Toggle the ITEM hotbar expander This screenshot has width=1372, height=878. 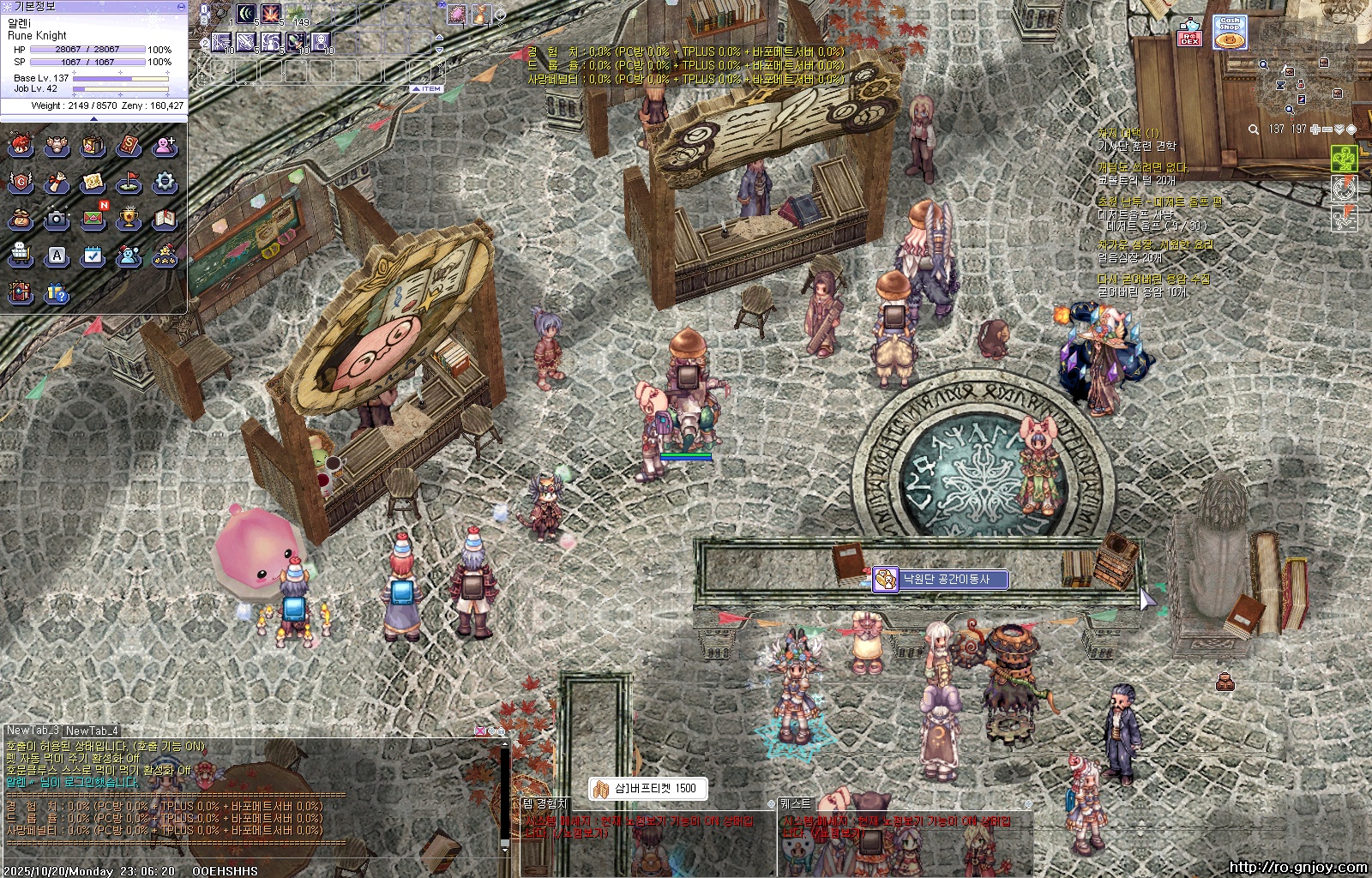tap(426, 88)
